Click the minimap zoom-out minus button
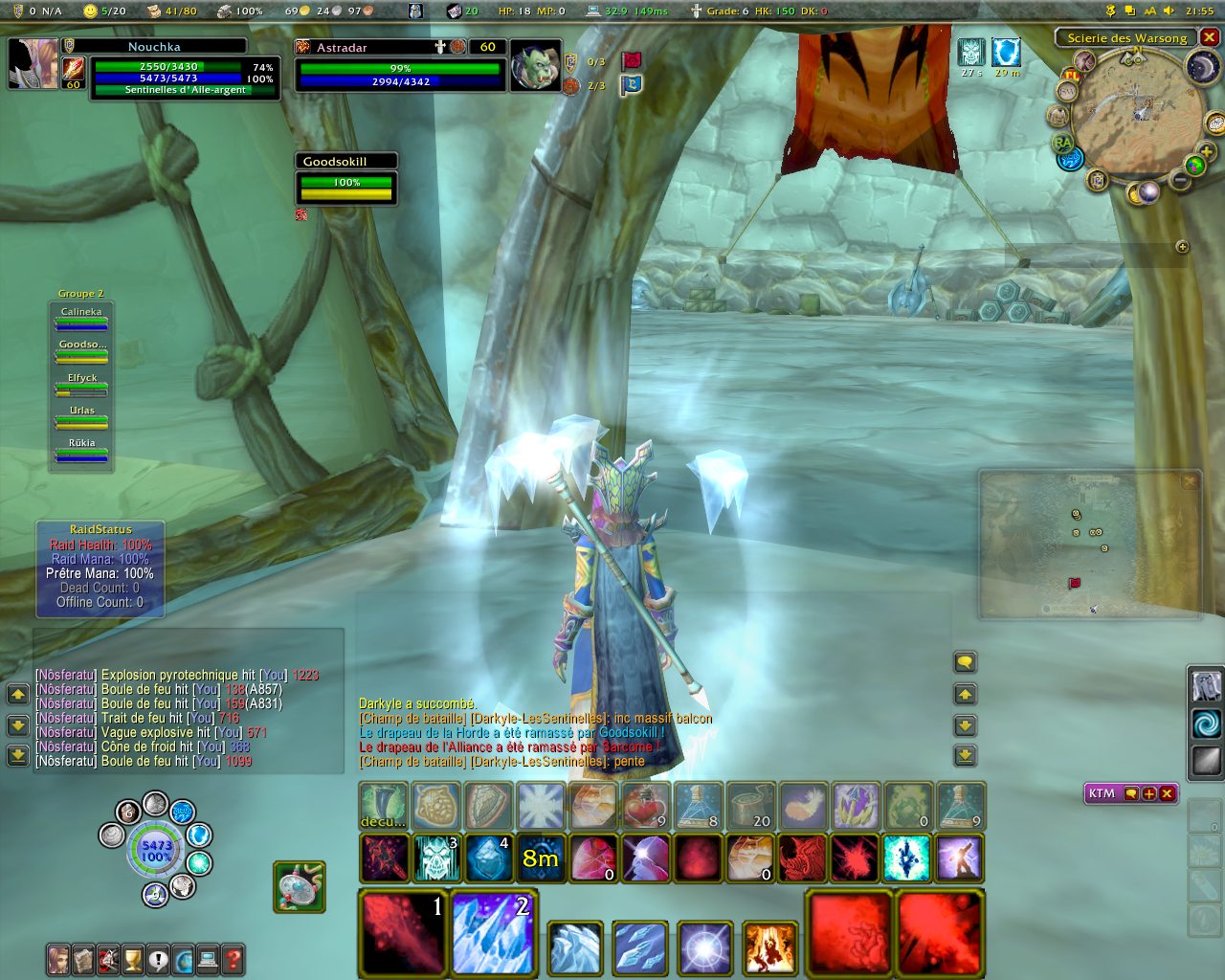 [1181, 179]
